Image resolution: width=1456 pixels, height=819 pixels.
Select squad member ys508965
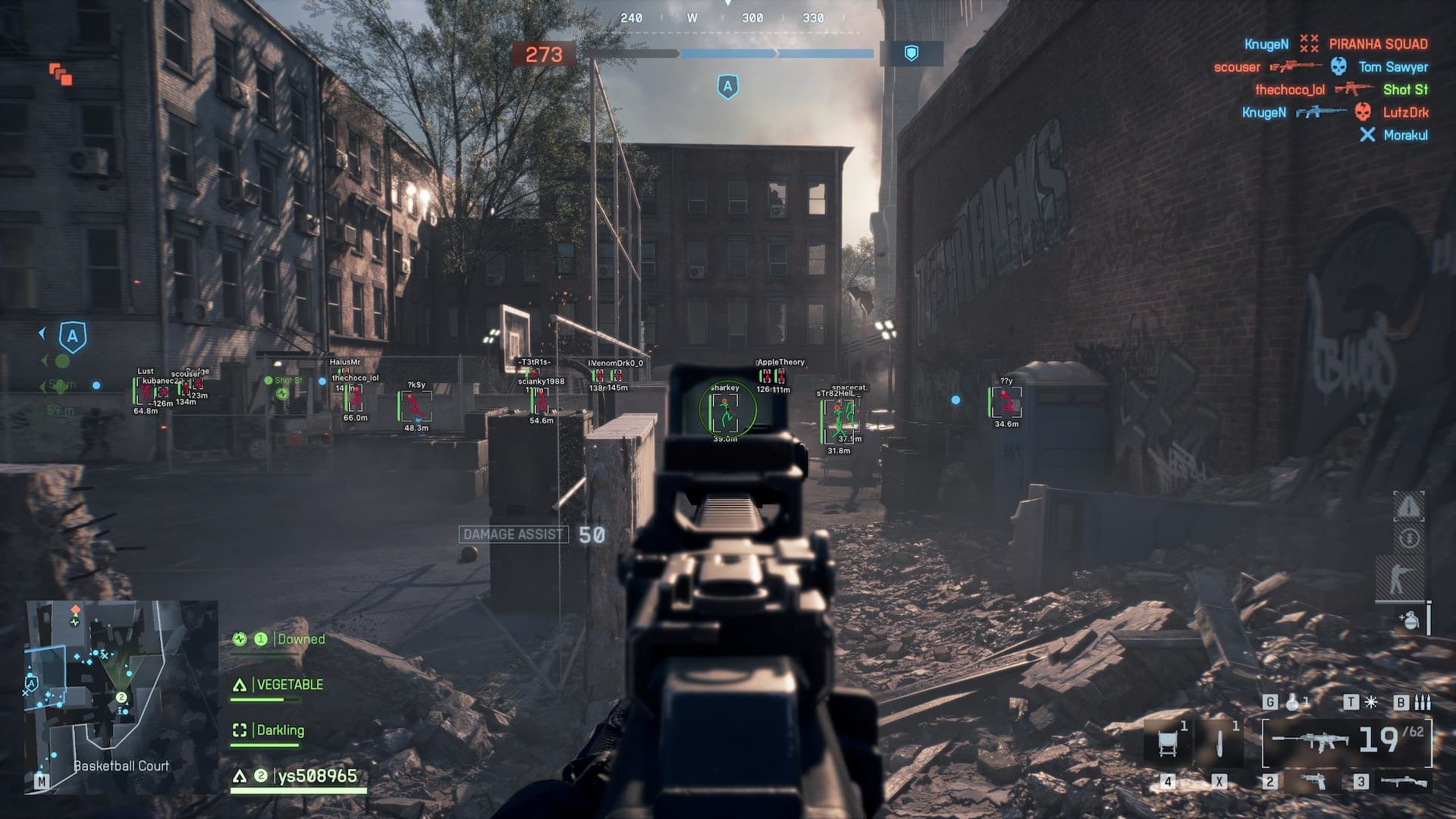tap(316, 776)
